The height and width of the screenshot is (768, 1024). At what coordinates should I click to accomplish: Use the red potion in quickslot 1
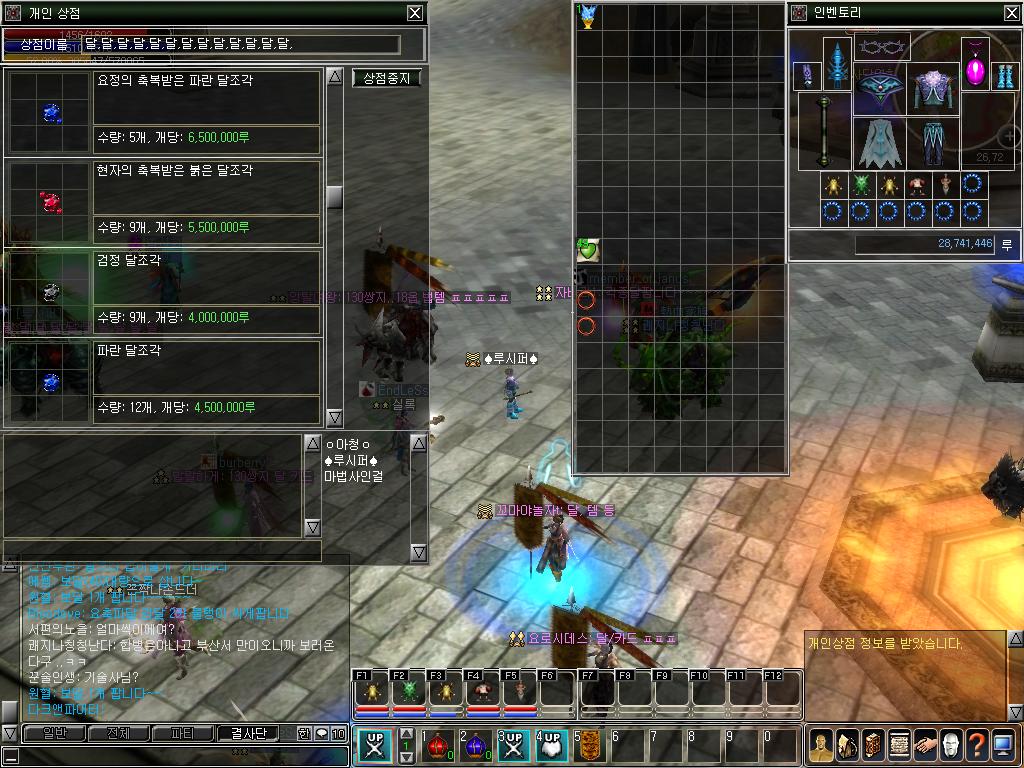(x=437, y=746)
